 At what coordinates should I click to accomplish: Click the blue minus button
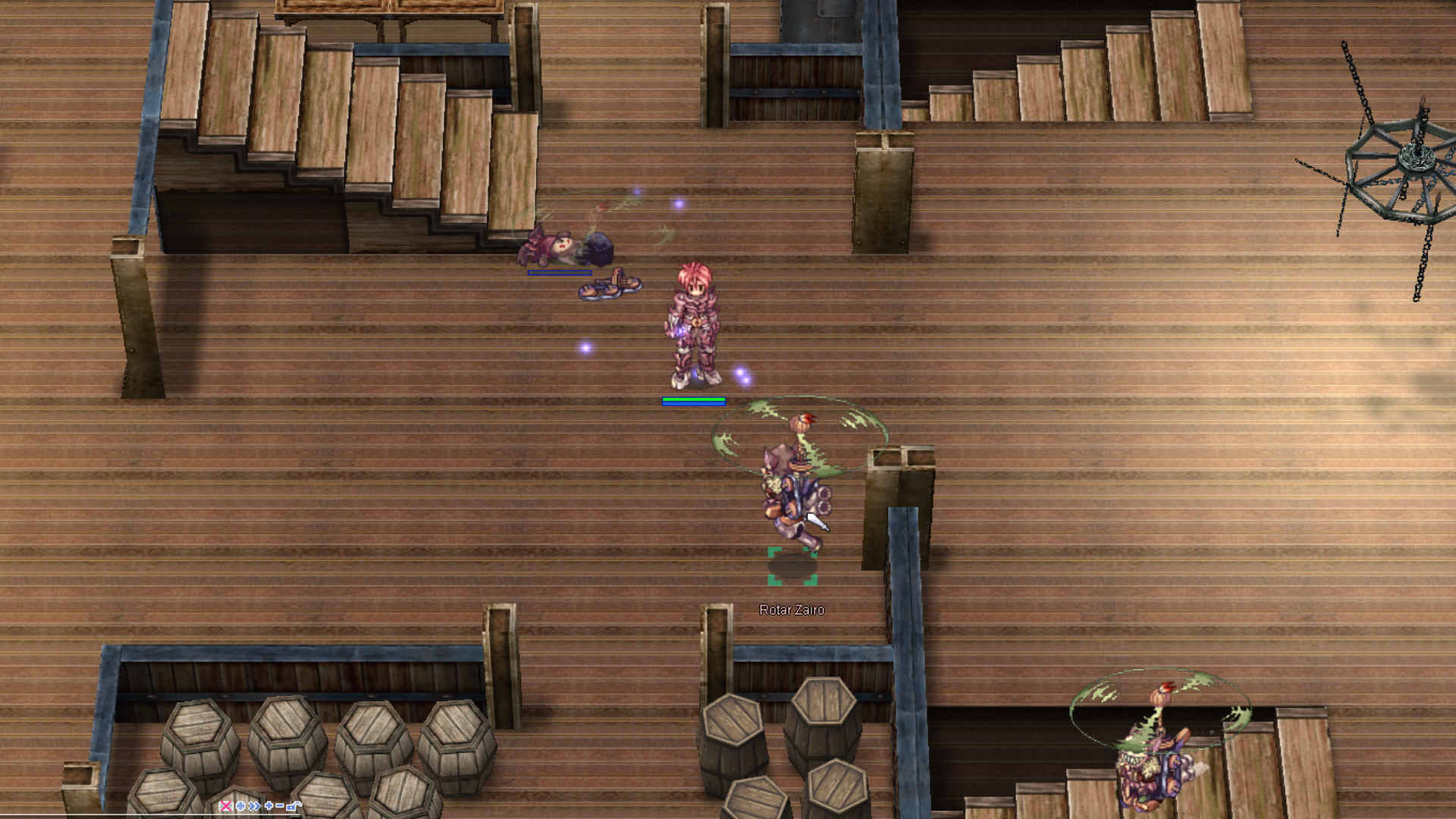coord(280,806)
